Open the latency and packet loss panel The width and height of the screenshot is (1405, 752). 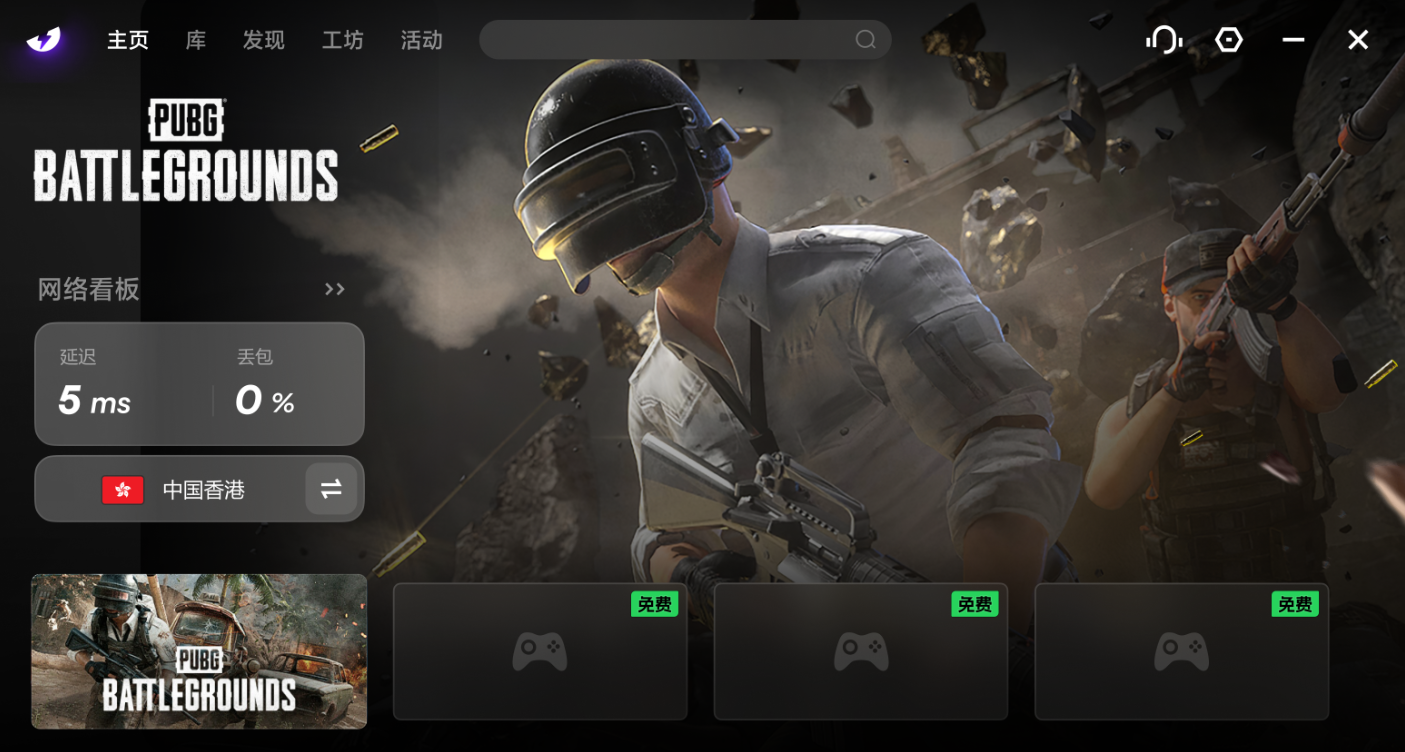point(199,384)
